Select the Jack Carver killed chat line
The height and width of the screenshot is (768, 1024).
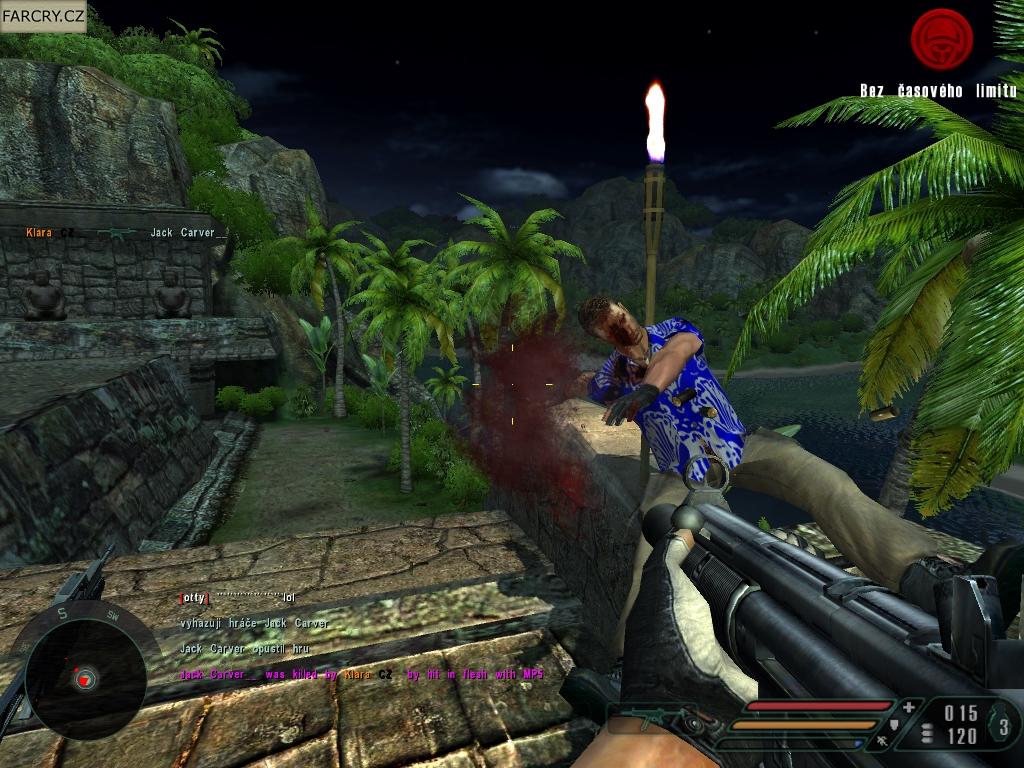pyautogui.click(x=361, y=675)
